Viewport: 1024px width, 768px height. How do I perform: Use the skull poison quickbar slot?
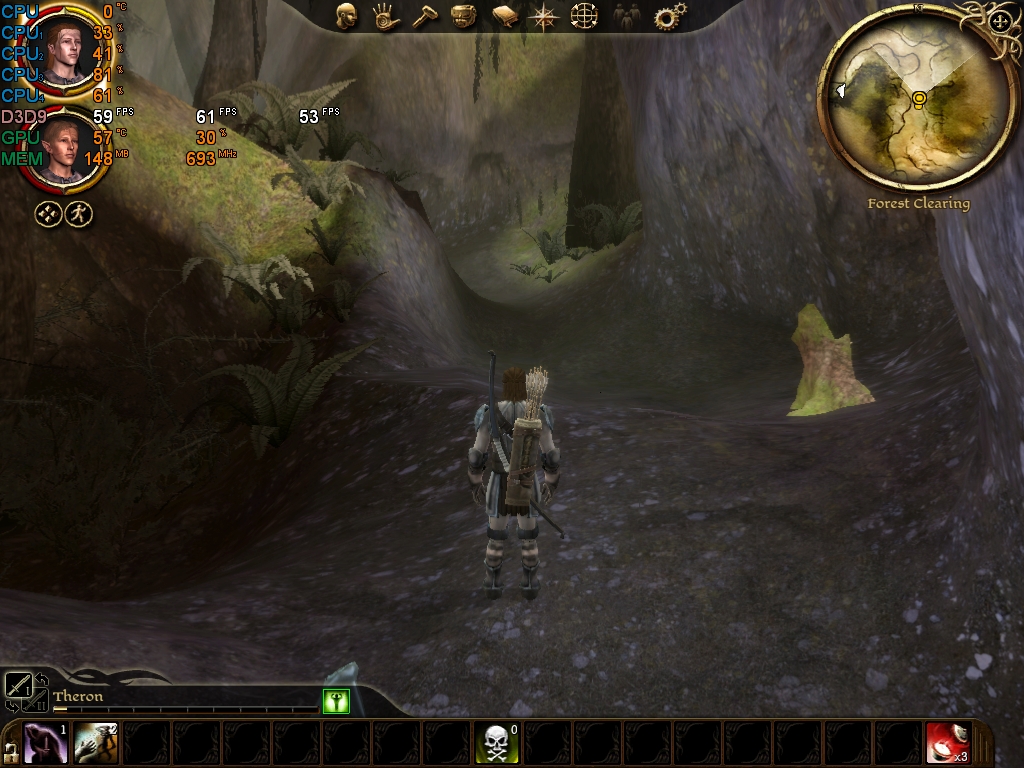pyautogui.click(x=496, y=743)
